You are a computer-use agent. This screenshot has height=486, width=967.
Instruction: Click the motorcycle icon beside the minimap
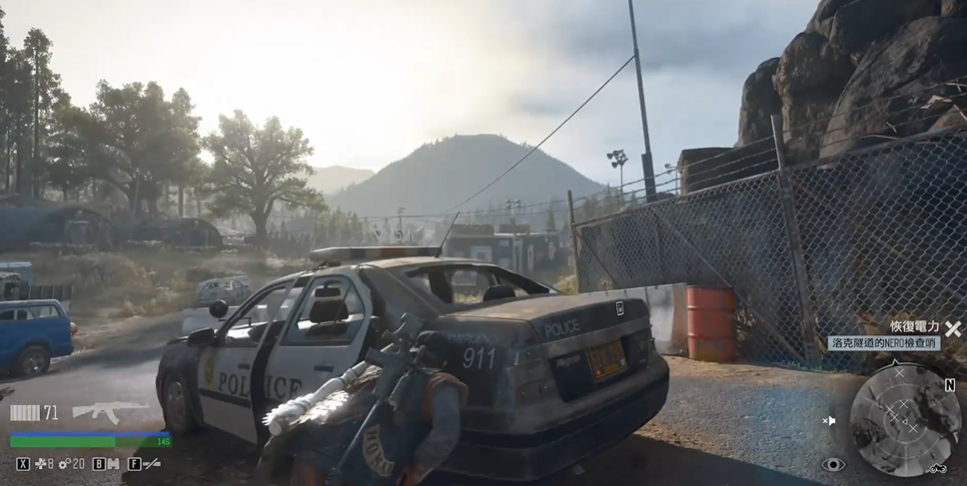point(937,467)
